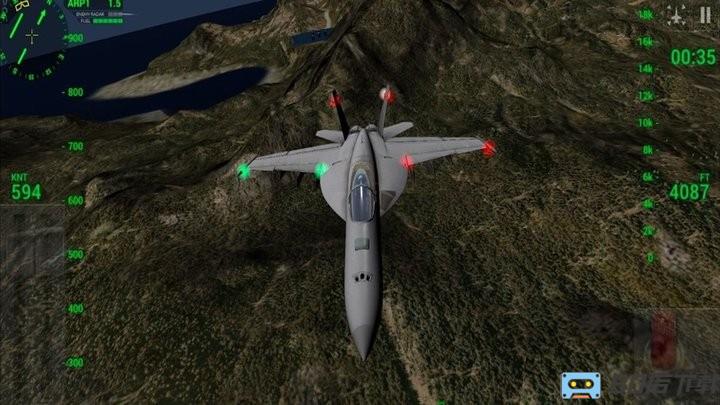
Task: Switch camera view using the aircraft icon
Action: (x=677, y=16)
